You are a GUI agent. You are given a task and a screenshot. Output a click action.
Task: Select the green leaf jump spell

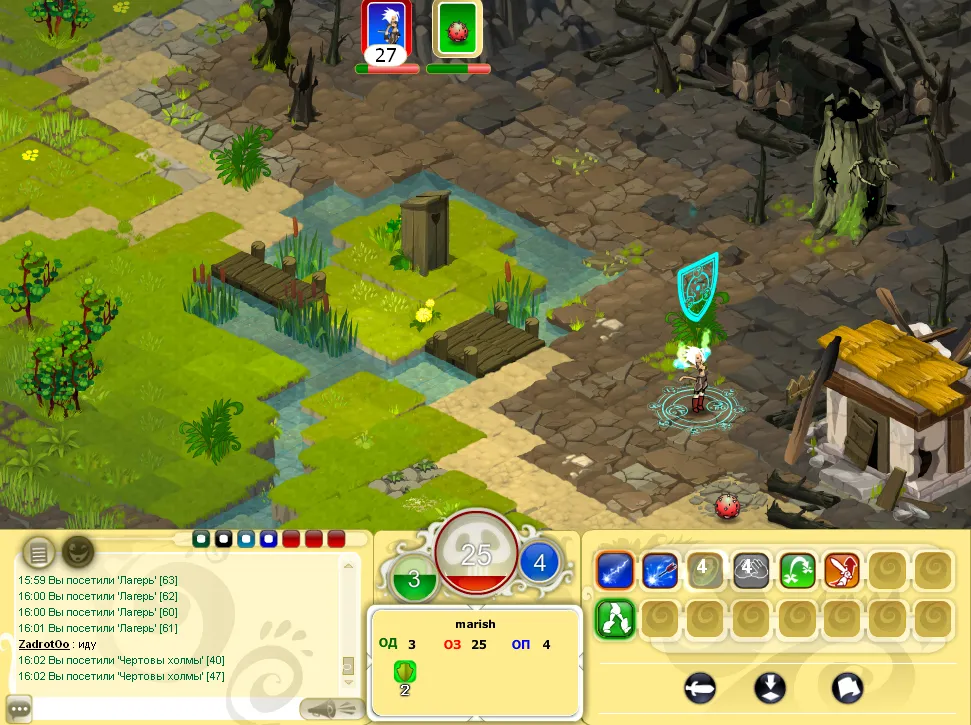coord(798,570)
